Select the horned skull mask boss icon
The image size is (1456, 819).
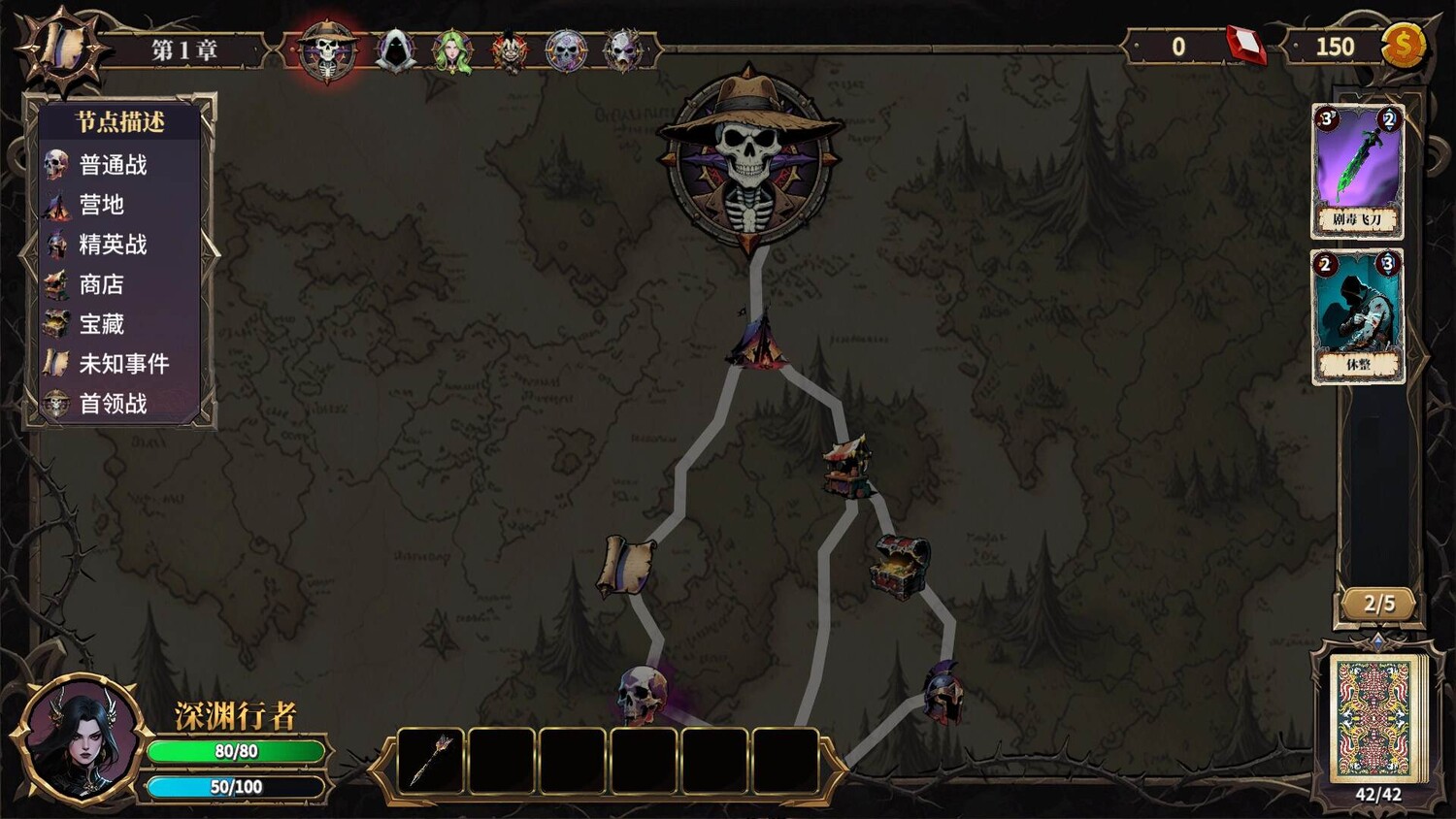click(622, 49)
